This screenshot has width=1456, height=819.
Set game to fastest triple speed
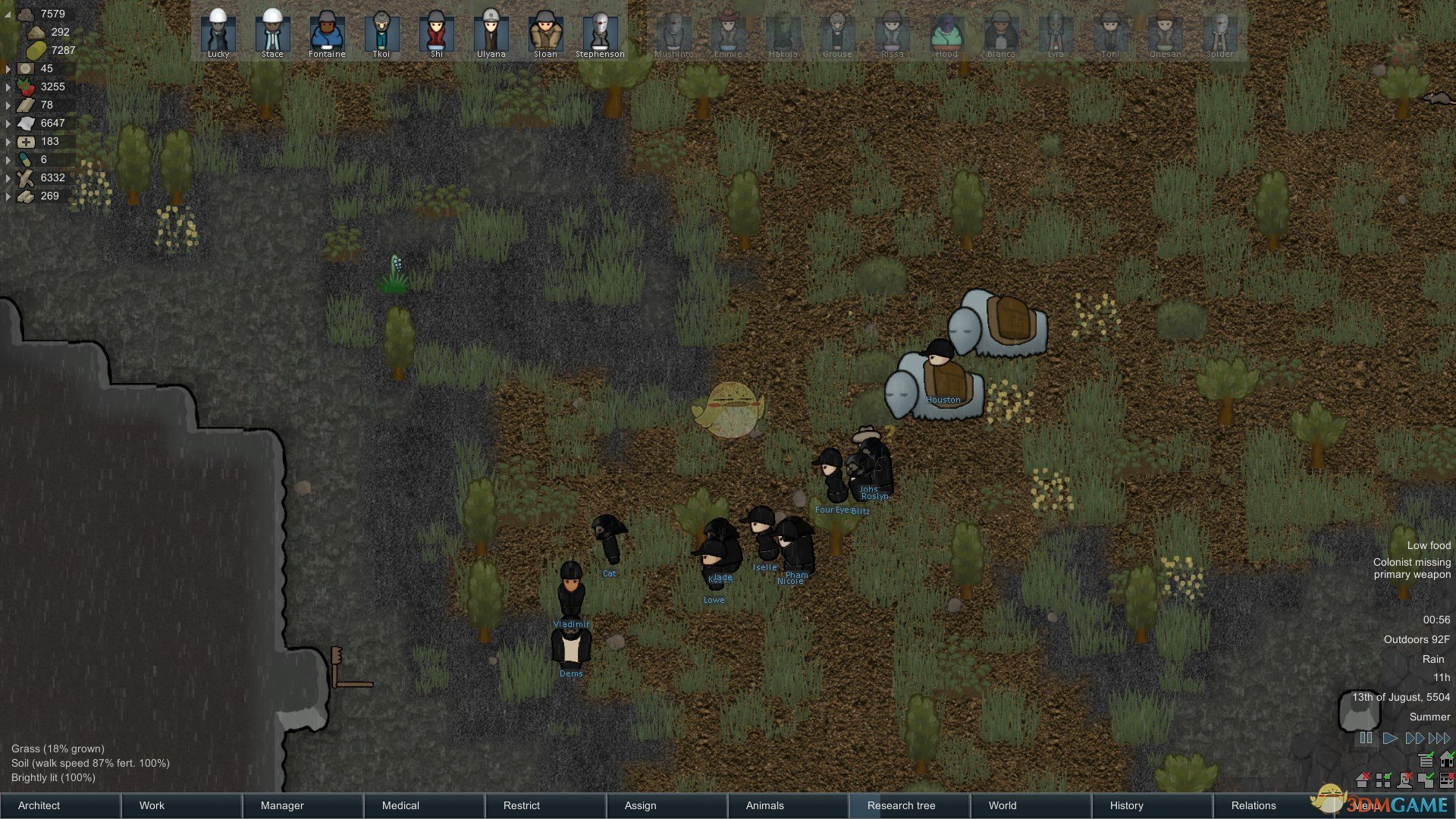[x=1439, y=738]
